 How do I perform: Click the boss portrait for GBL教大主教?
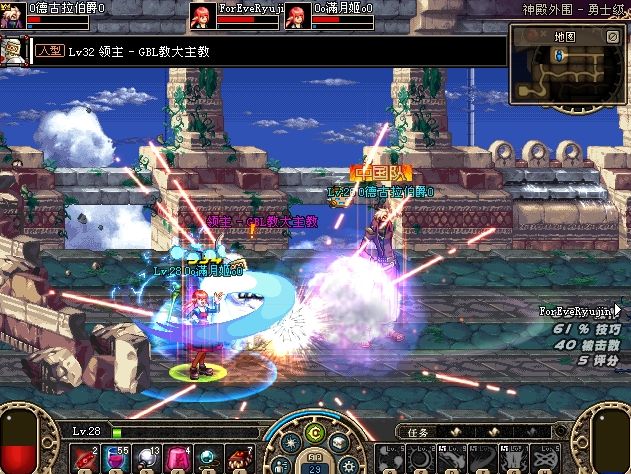click(x=15, y=50)
